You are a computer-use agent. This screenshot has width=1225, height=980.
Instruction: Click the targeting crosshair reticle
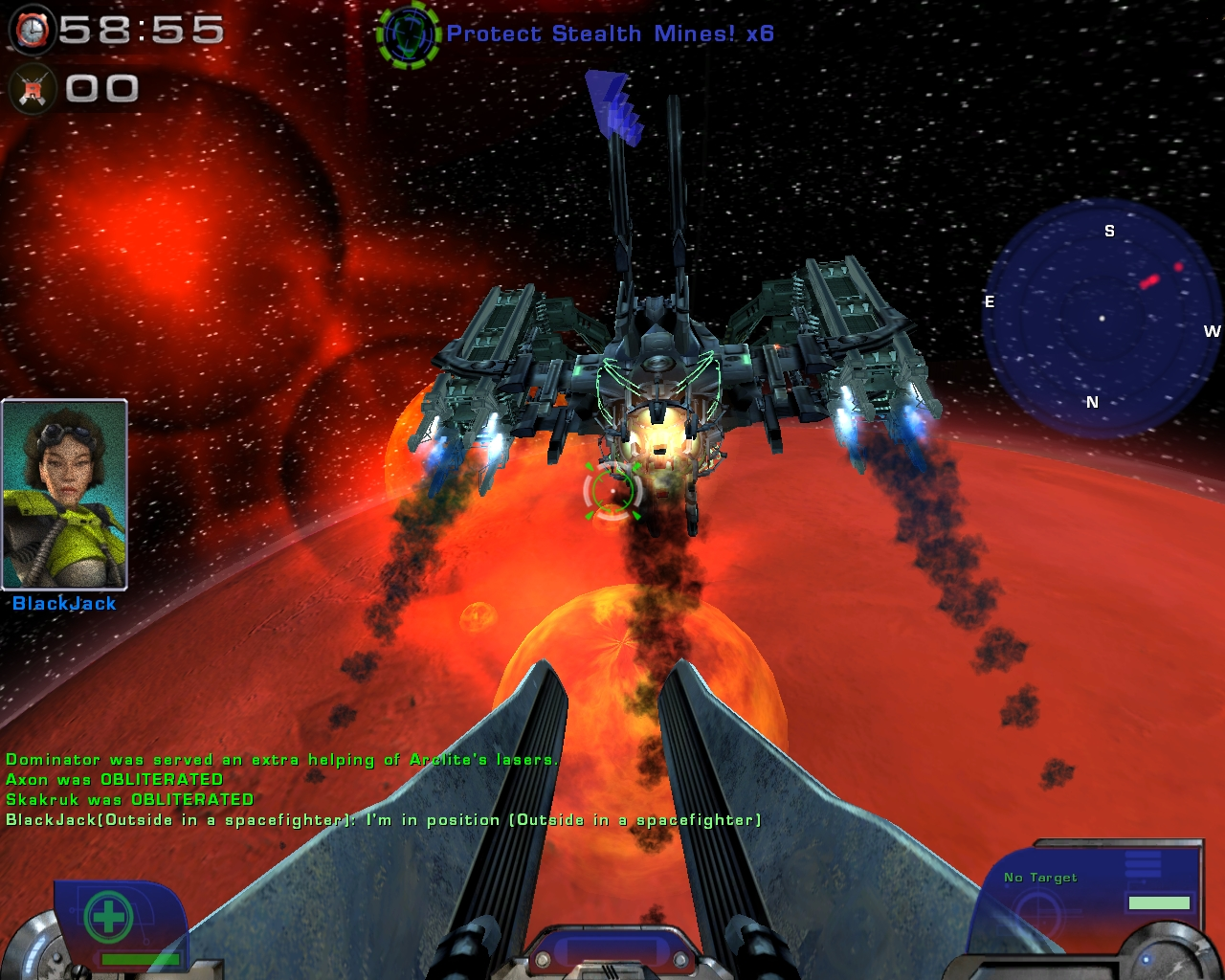612,493
